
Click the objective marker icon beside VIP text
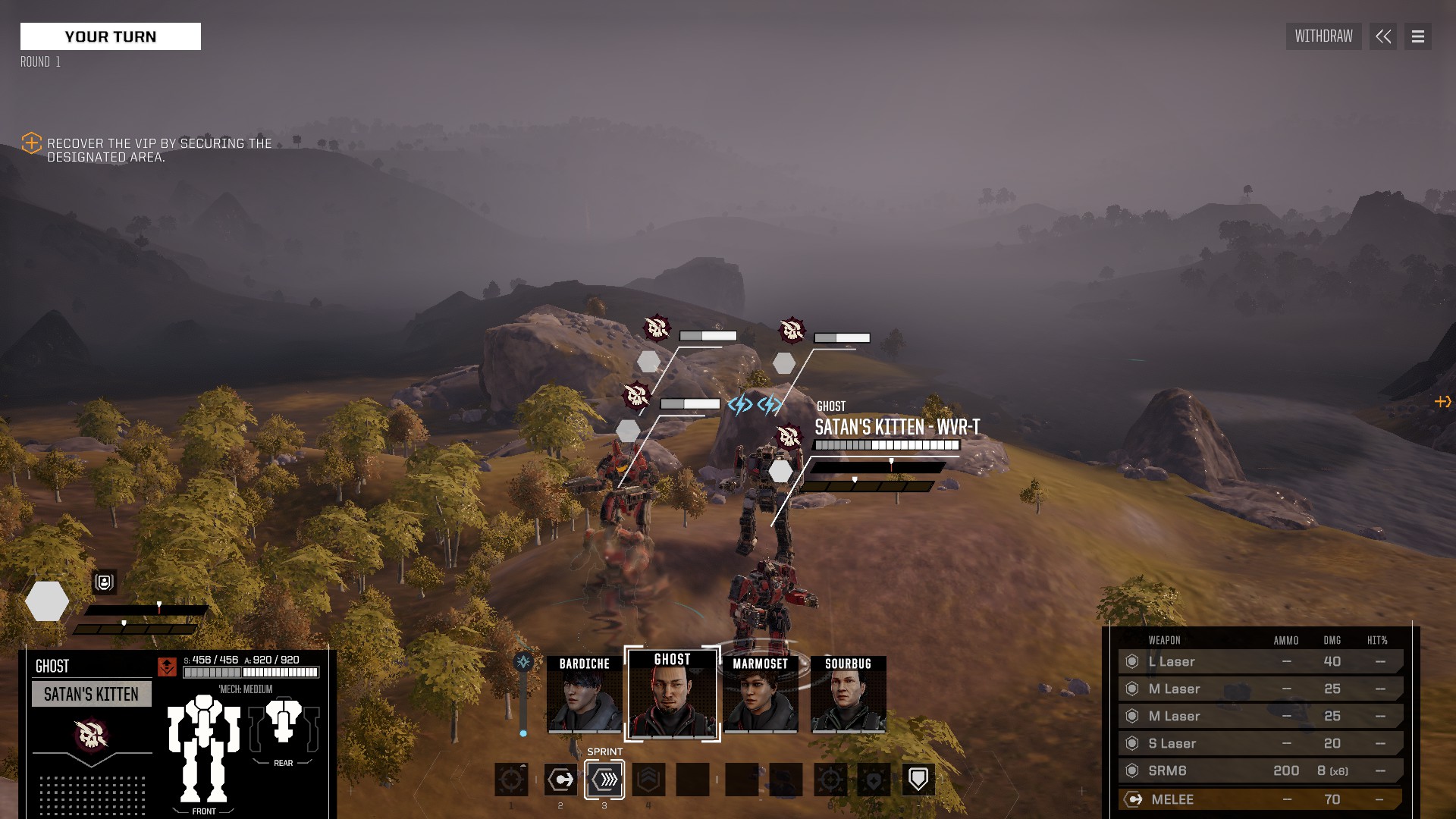point(31,143)
